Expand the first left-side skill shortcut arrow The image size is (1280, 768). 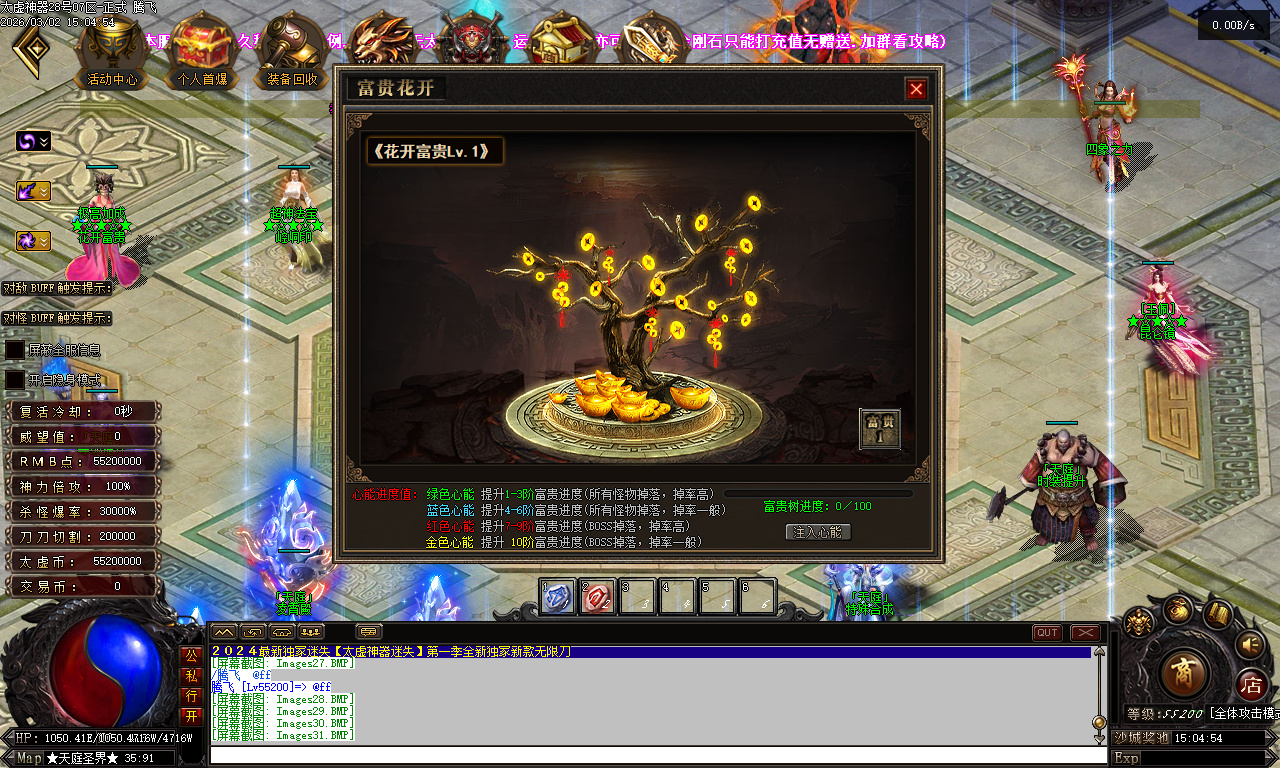tap(42, 142)
